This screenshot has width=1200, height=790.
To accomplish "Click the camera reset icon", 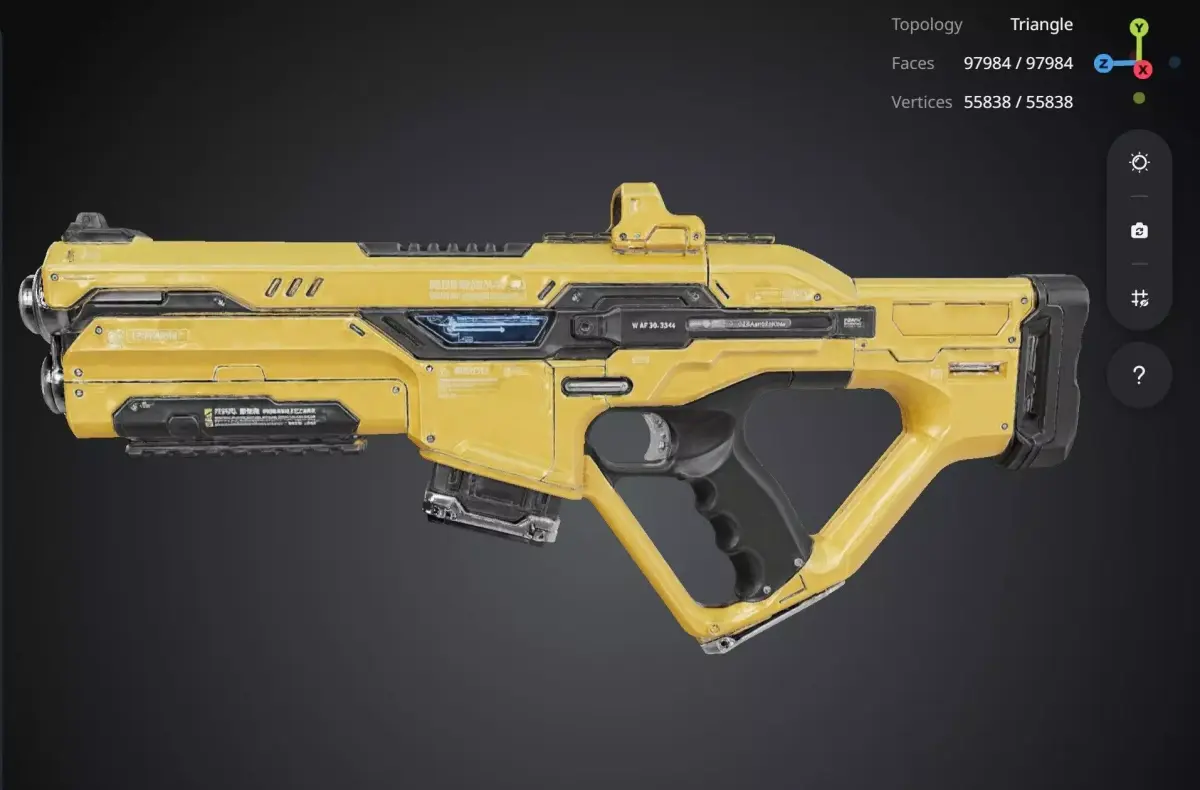I will tap(1139, 231).
